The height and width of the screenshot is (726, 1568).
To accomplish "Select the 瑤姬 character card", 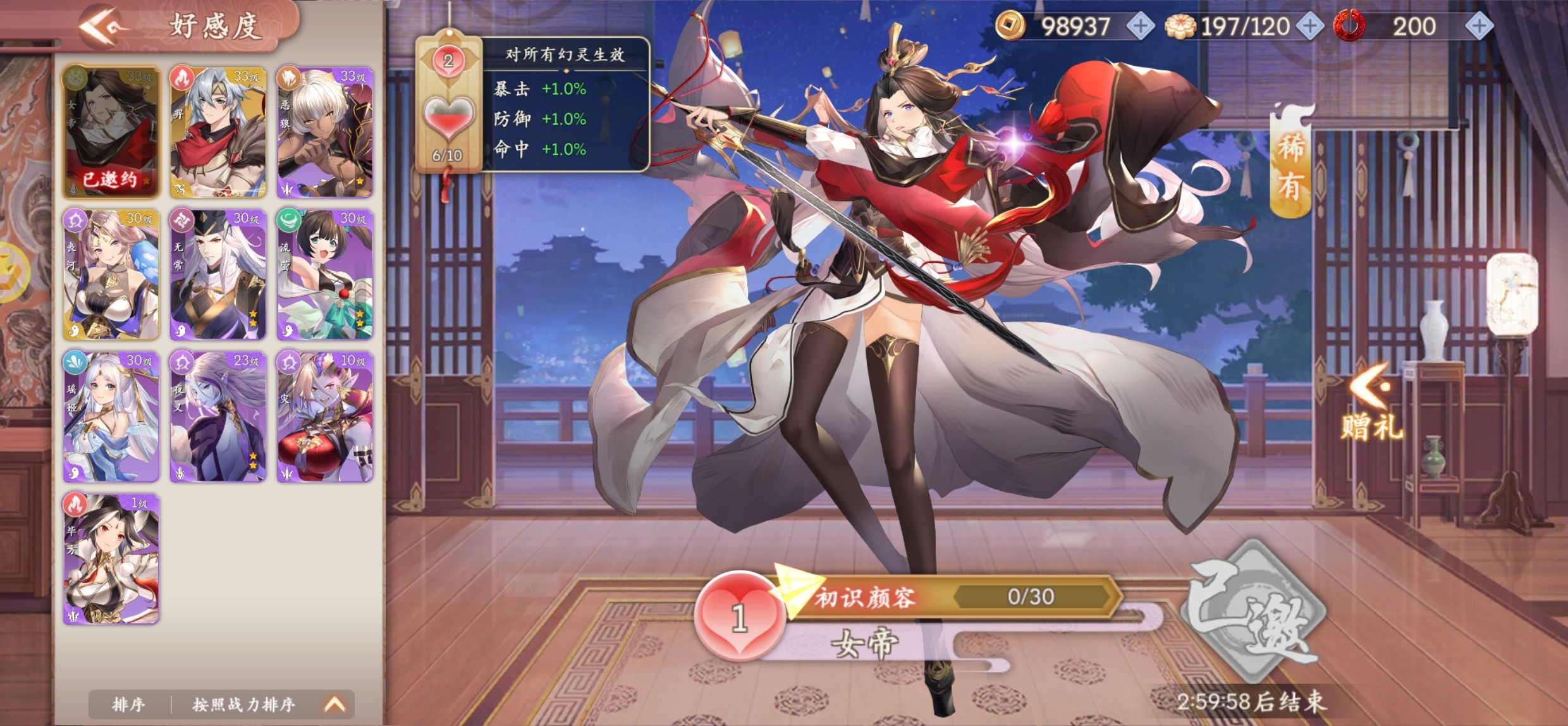I will pyautogui.click(x=111, y=417).
